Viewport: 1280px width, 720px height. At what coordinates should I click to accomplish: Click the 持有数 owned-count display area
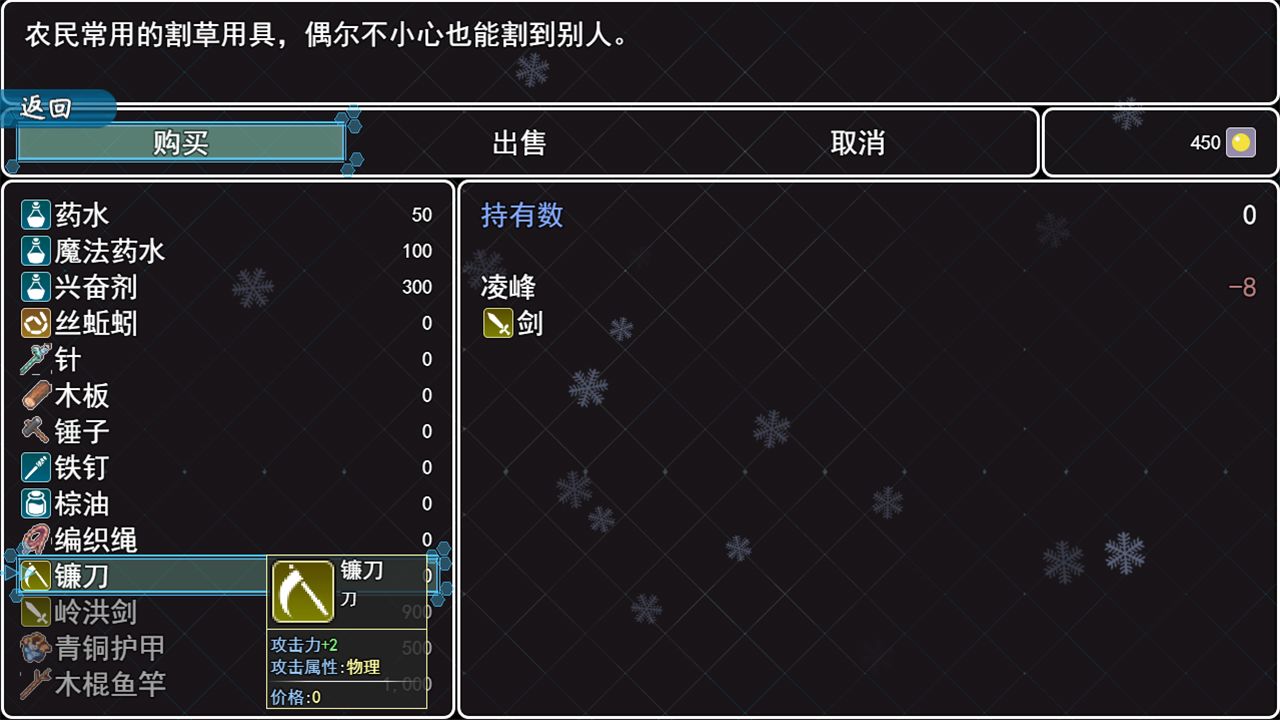coord(521,215)
